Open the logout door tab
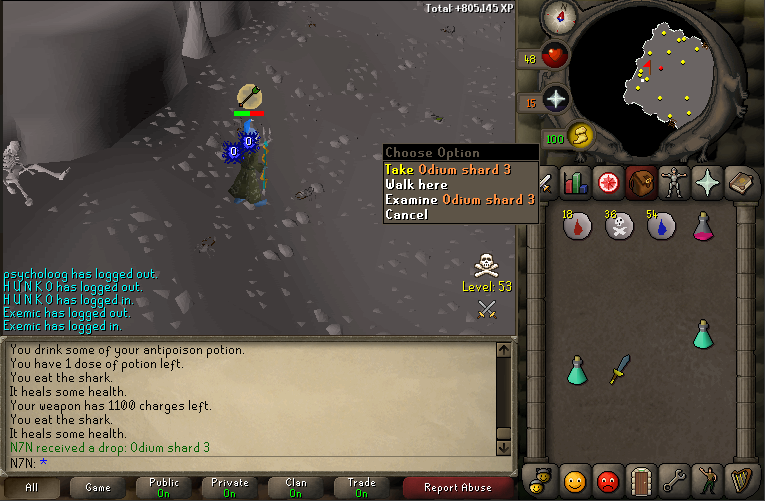 point(640,478)
